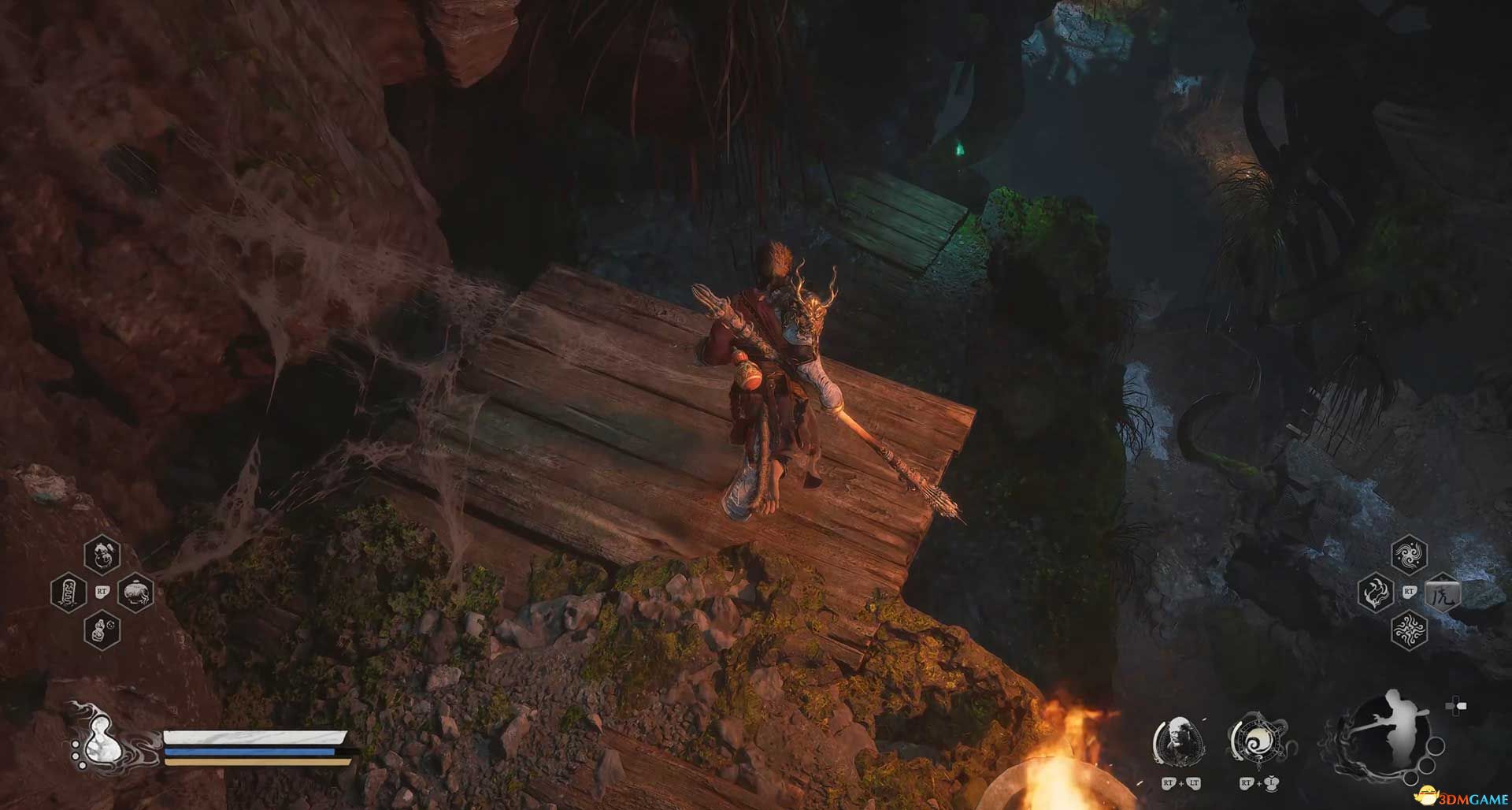
Task: Cast the swirling wind spell
Action: point(1408,554)
